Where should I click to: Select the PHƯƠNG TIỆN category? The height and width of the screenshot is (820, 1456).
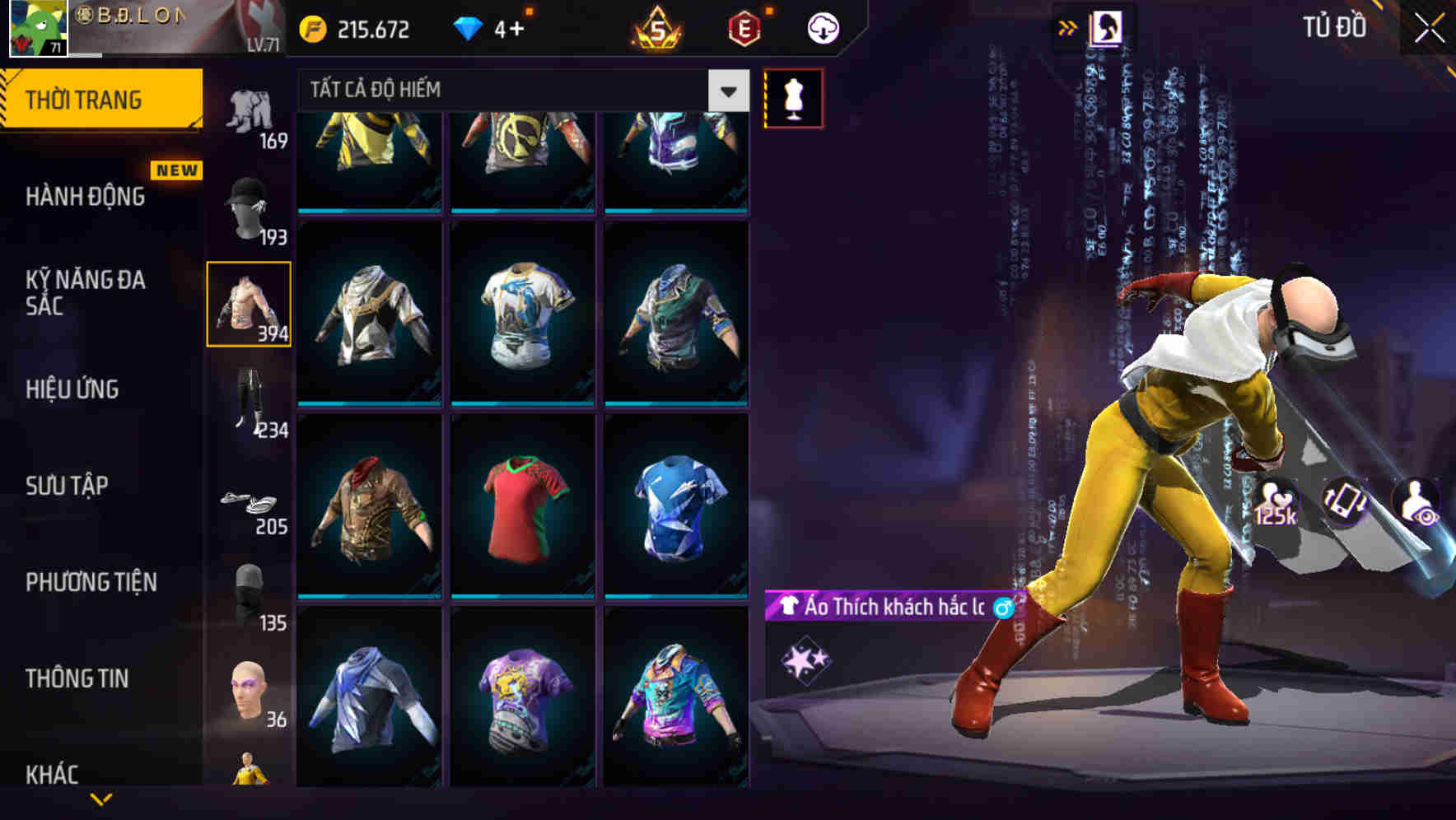[87, 582]
